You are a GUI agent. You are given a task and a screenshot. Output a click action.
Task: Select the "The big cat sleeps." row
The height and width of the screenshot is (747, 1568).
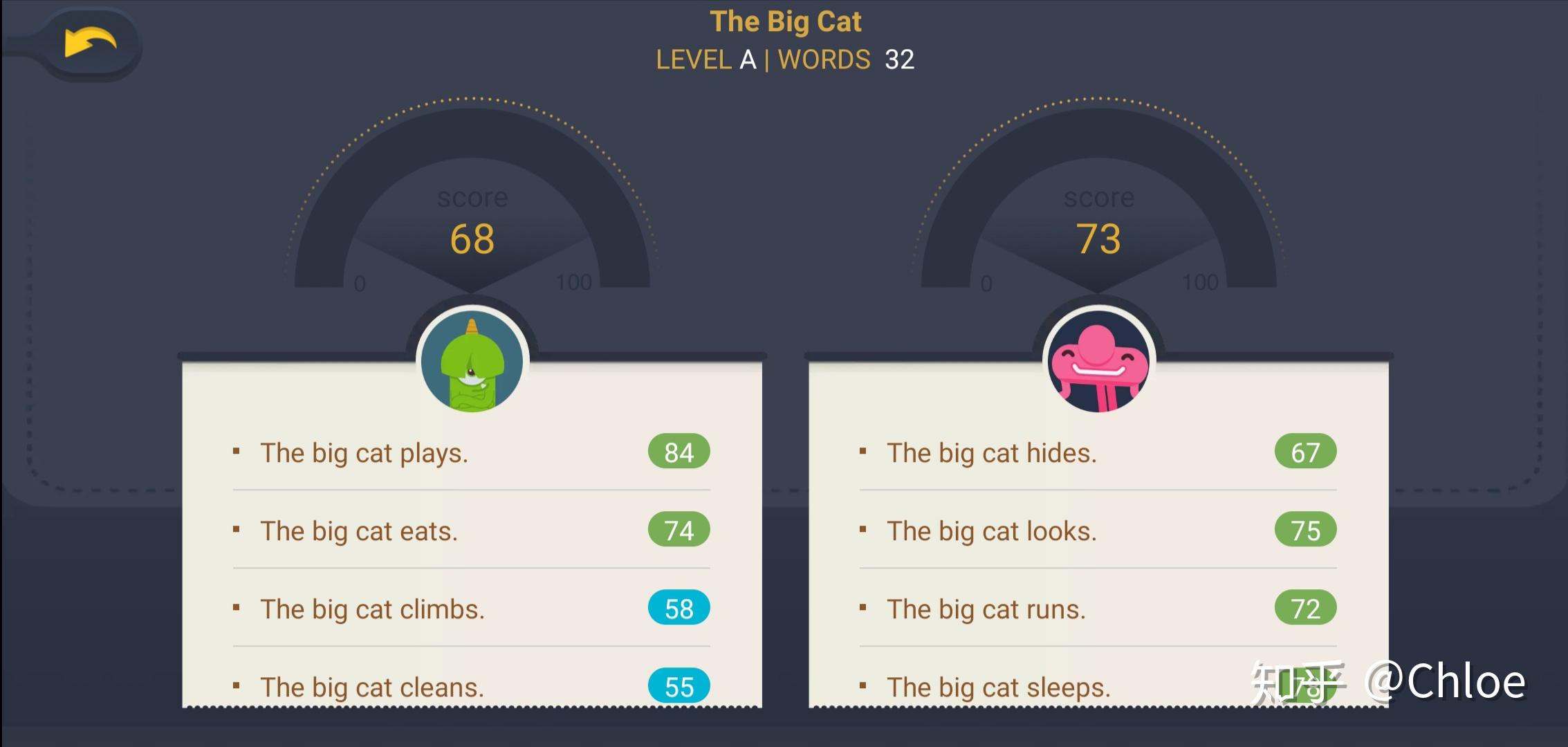[x=998, y=687]
